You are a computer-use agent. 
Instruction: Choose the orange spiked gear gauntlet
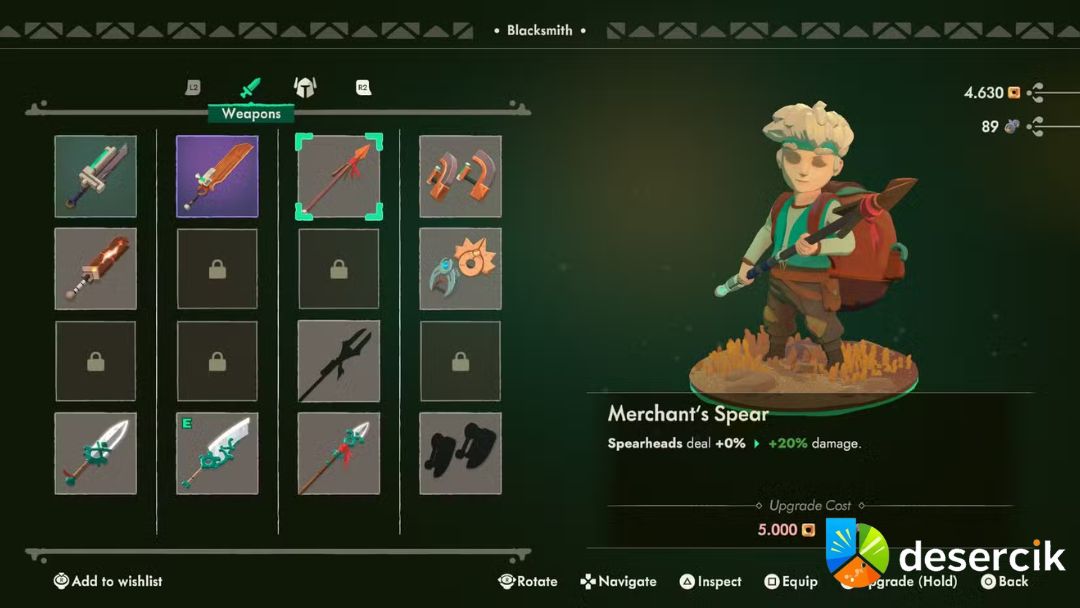(x=460, y=269)
